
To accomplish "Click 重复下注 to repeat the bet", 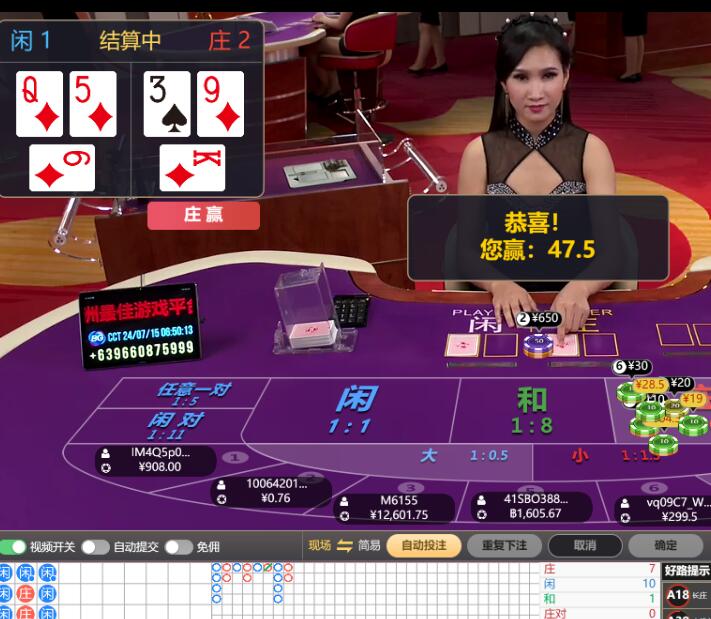I will [504, 546].
